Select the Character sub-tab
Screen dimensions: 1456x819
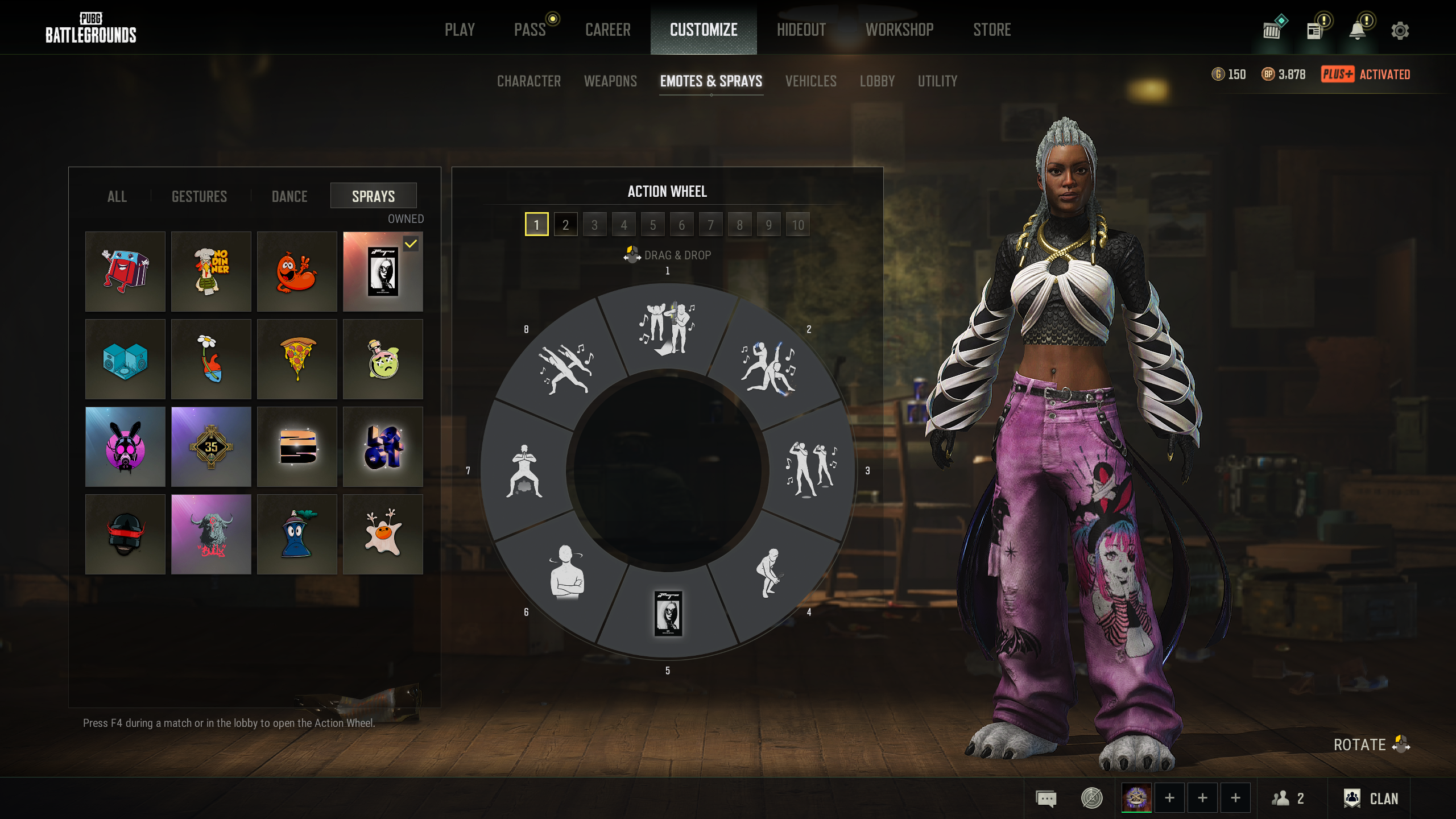tap(529, 81)
